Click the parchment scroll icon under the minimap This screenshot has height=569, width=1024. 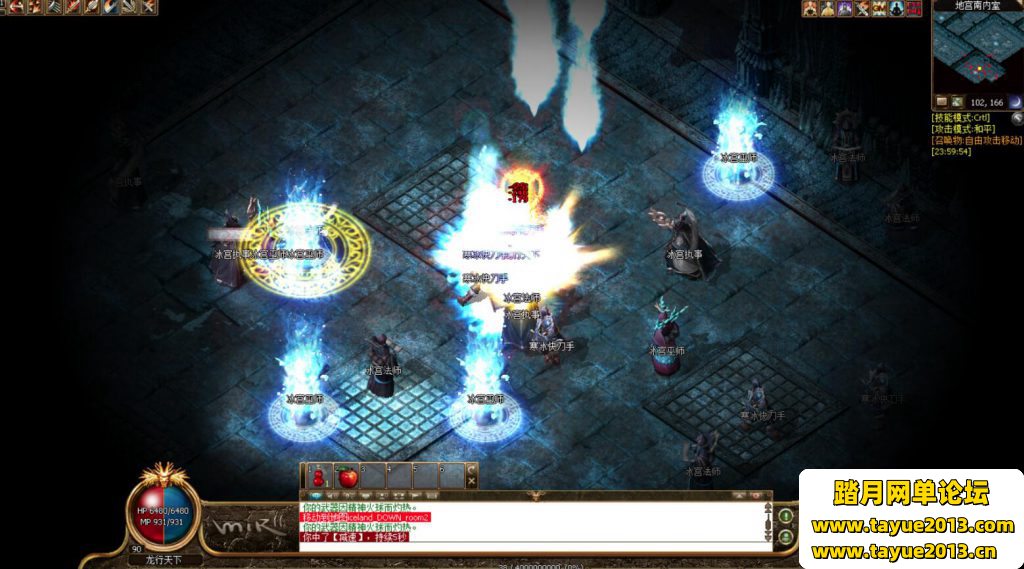[x=941, y=102]
